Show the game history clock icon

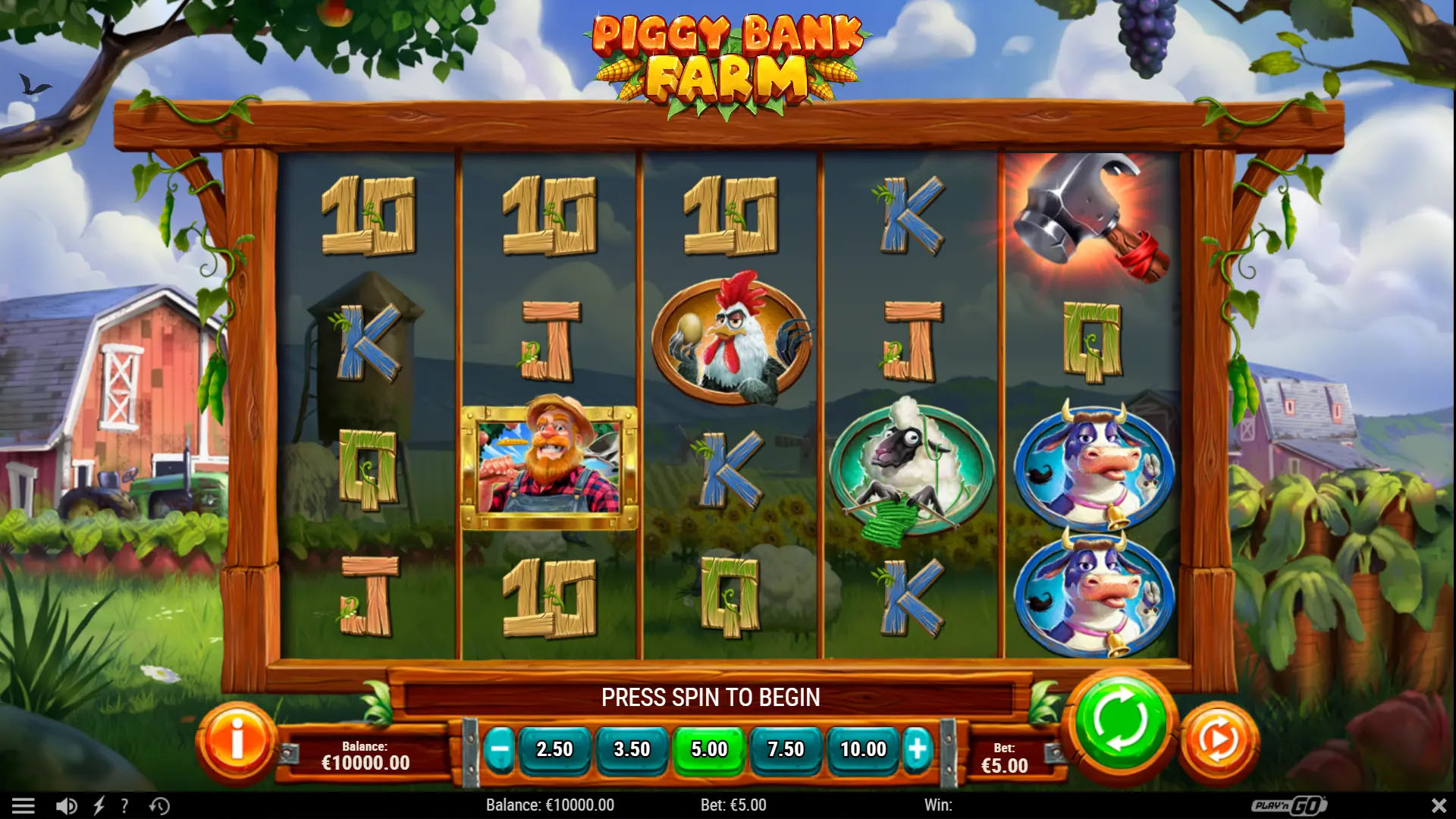(x=159, y=805)
